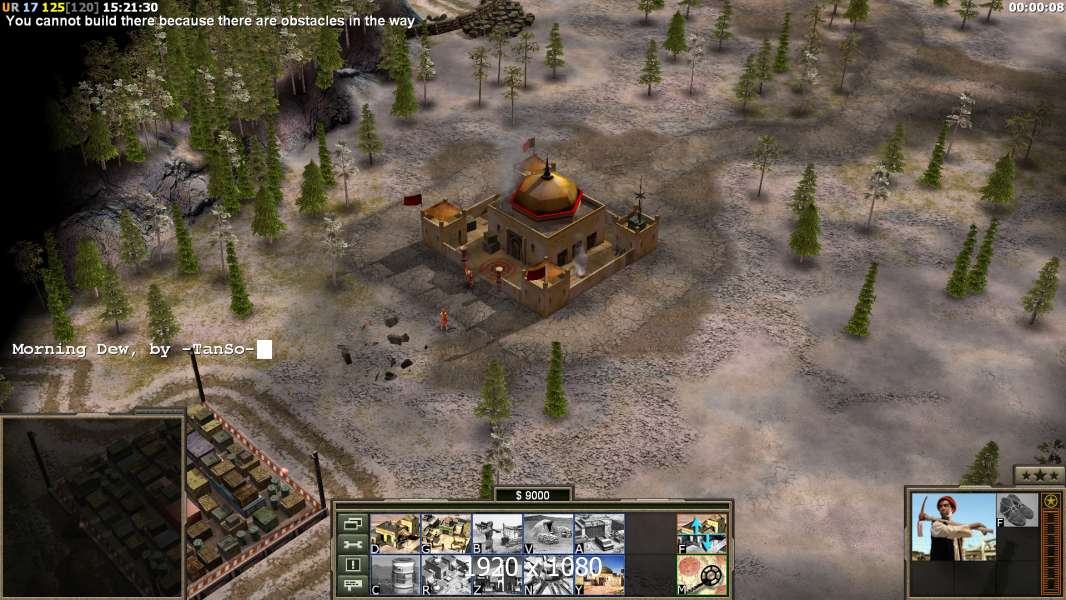1066x600 pixels.
Task: Select the worker shoes upgrade icon
Action: coord(1017,510)
